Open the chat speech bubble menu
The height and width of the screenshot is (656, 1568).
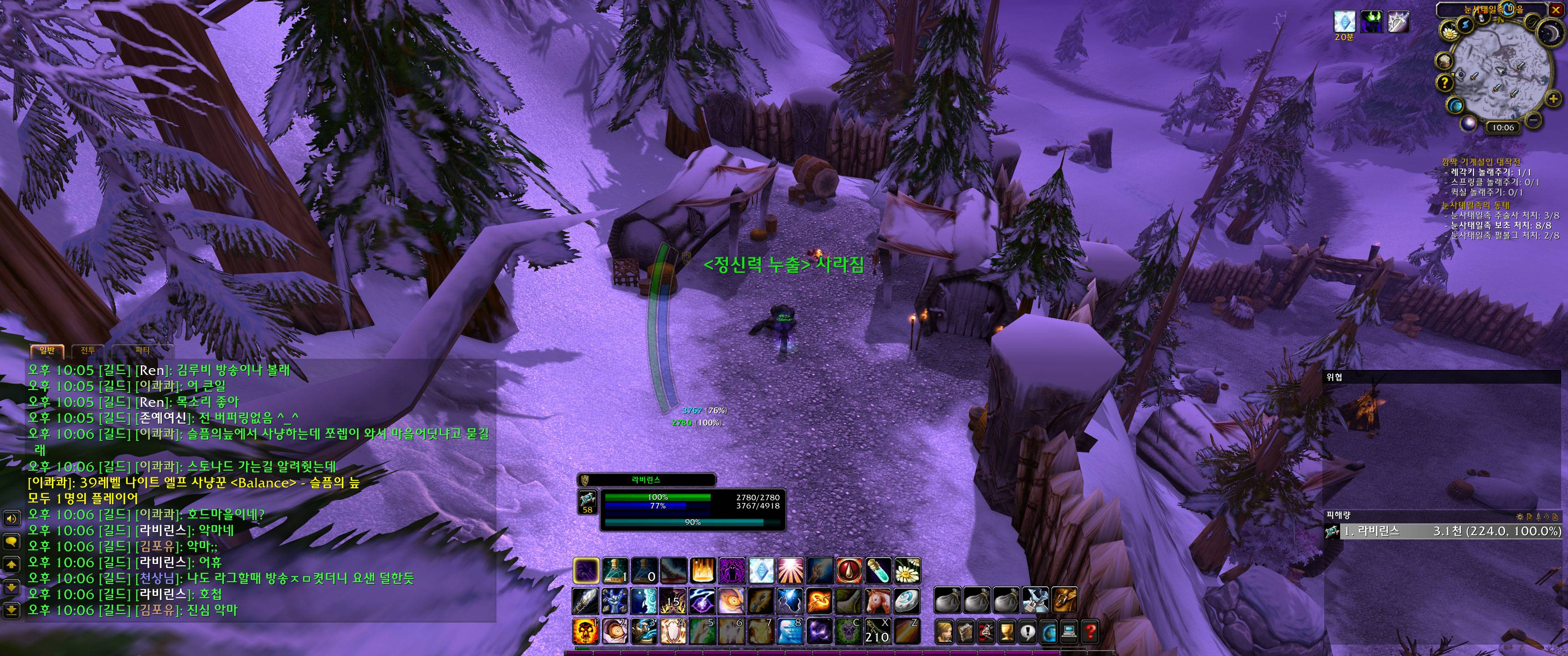coord(11,541)
